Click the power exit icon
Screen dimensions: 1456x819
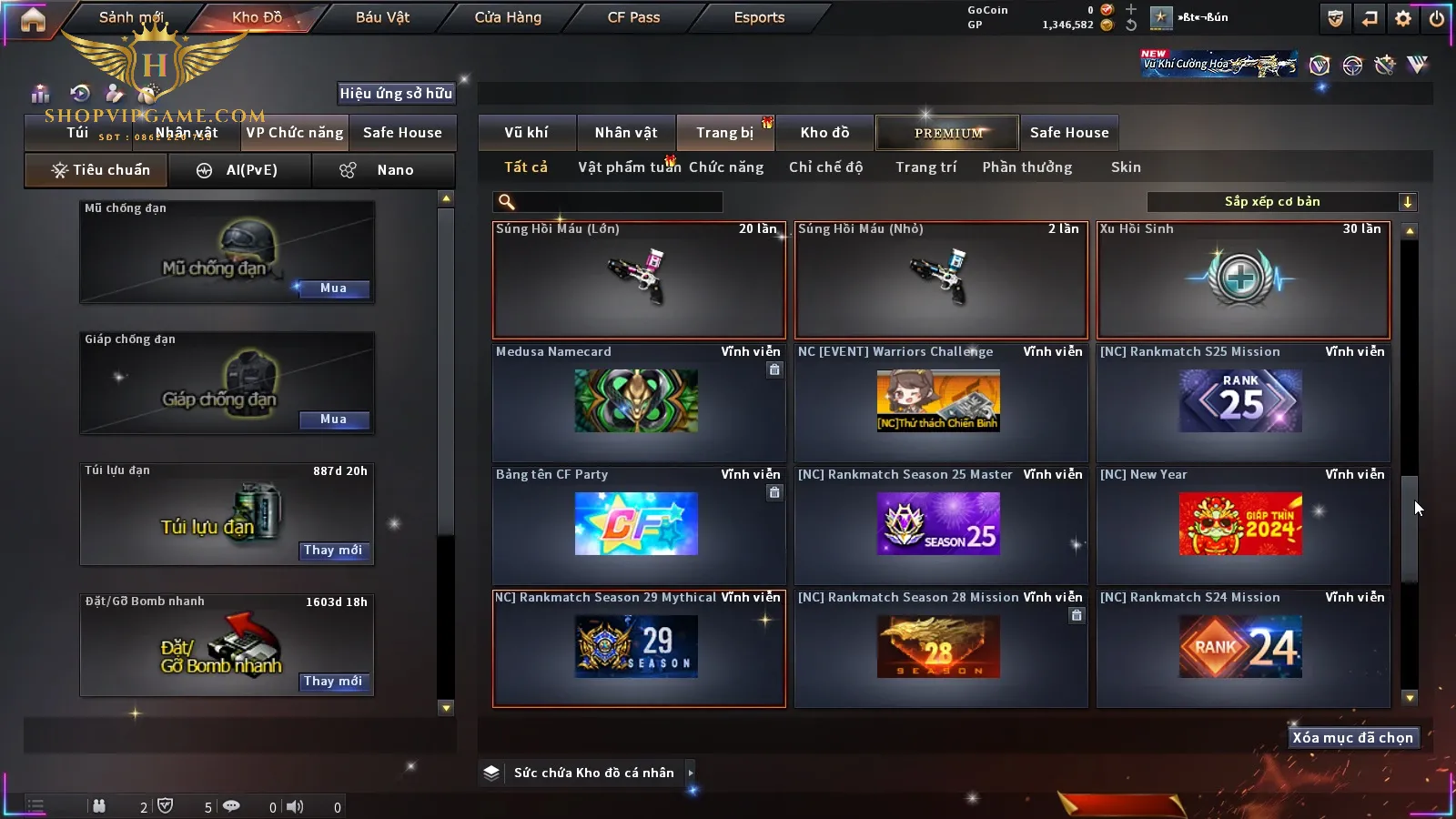(x=1437, y=18)
